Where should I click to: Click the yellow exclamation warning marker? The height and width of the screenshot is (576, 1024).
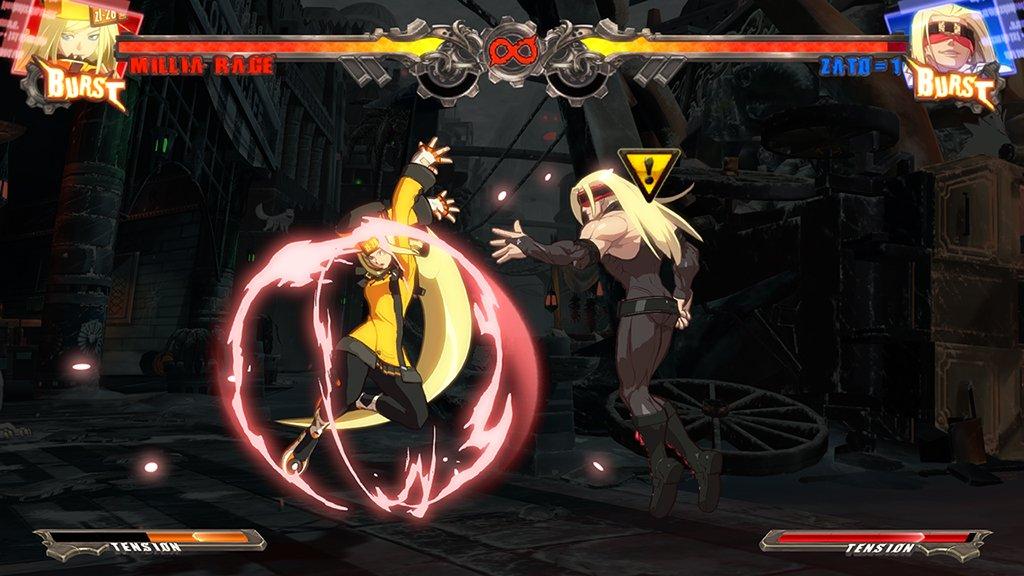click(648, 171)
